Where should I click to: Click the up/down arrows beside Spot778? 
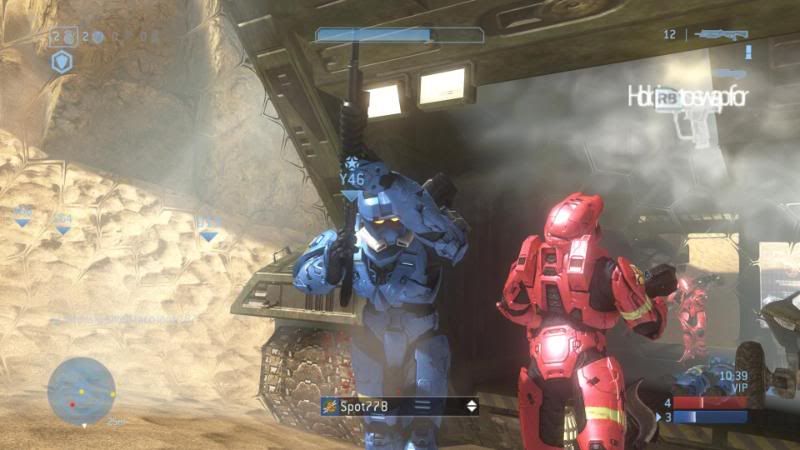471,406
